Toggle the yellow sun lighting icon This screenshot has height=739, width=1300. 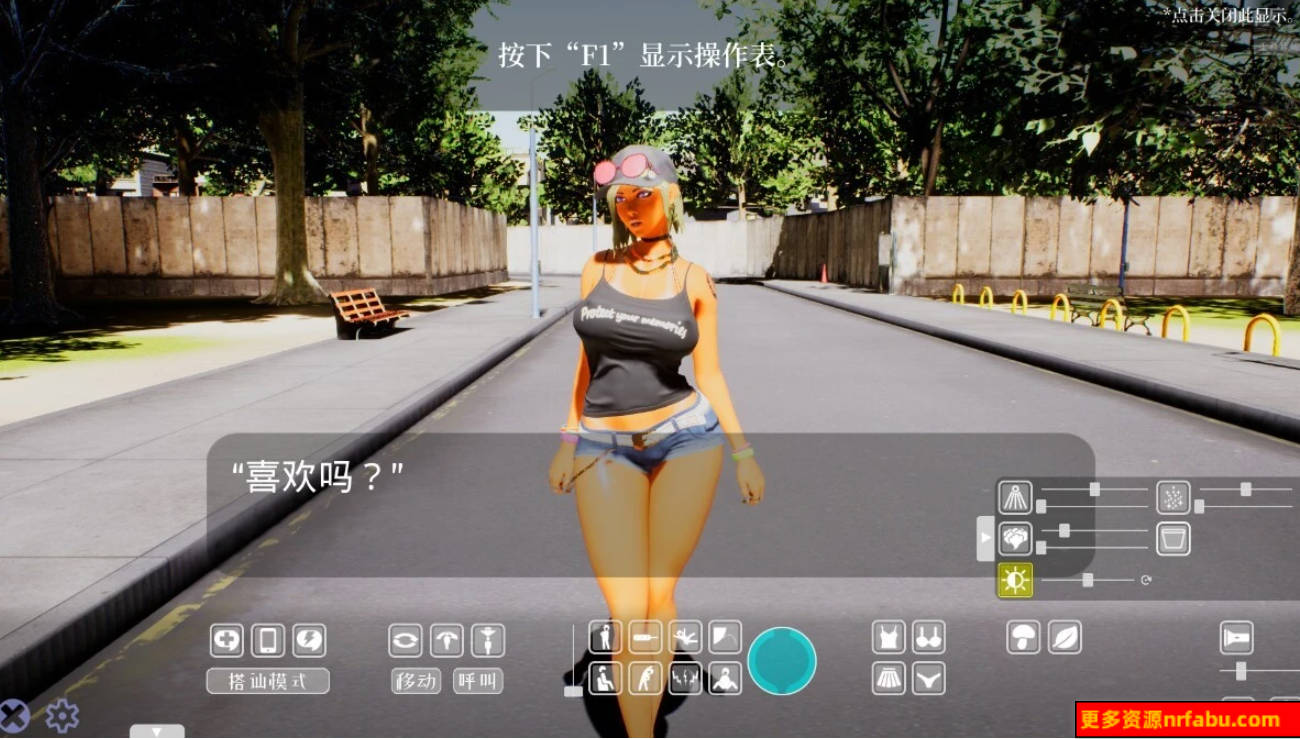1014,578
